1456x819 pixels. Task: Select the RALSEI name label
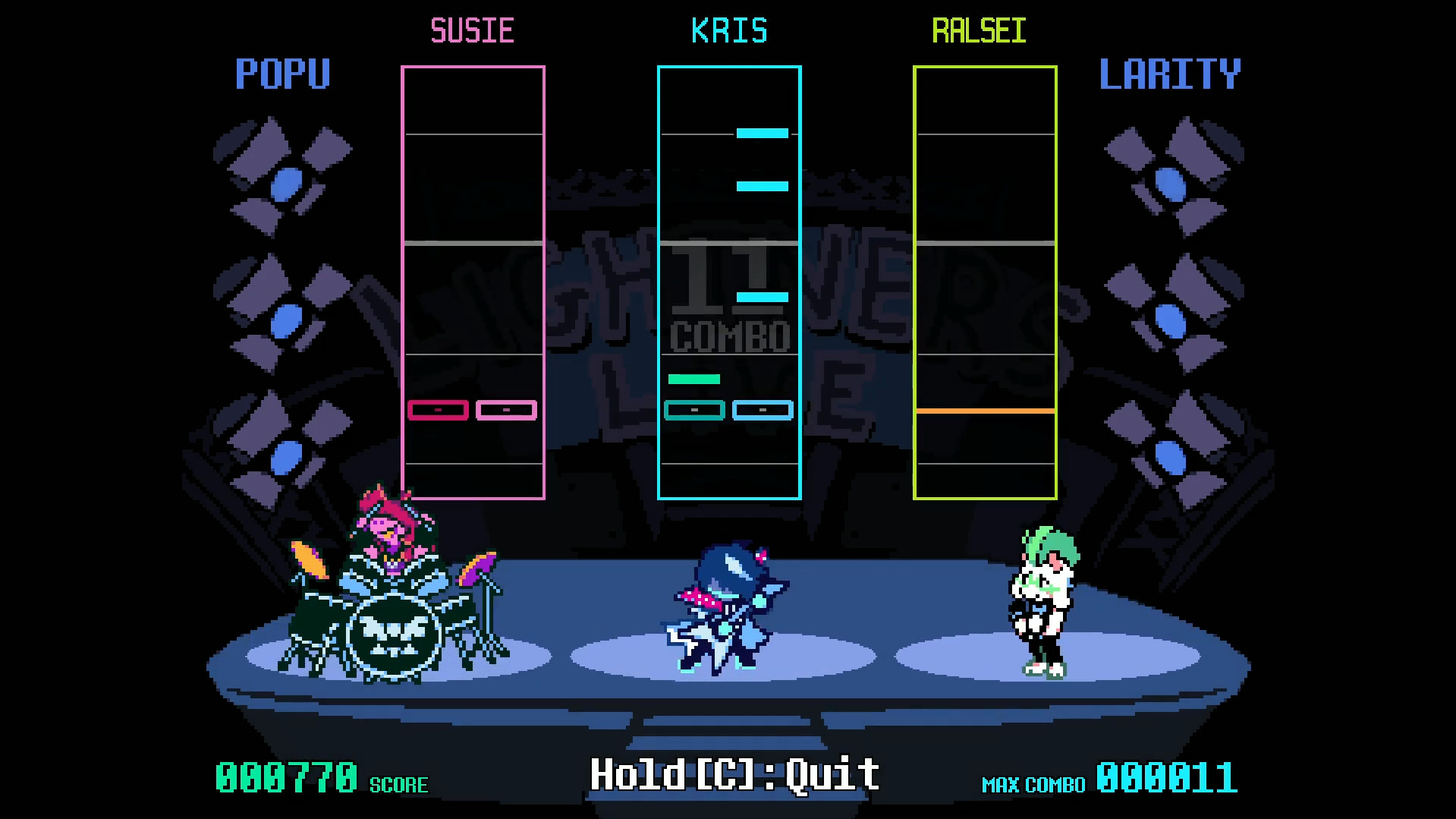(979, 30)
